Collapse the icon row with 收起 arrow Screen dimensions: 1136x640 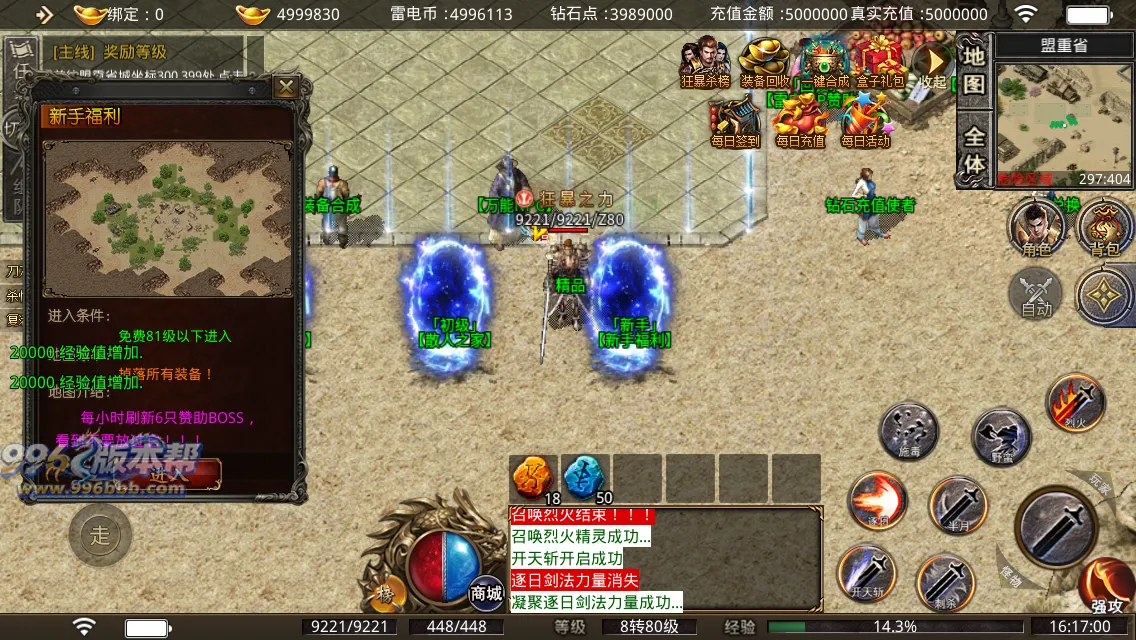[932, 63]
